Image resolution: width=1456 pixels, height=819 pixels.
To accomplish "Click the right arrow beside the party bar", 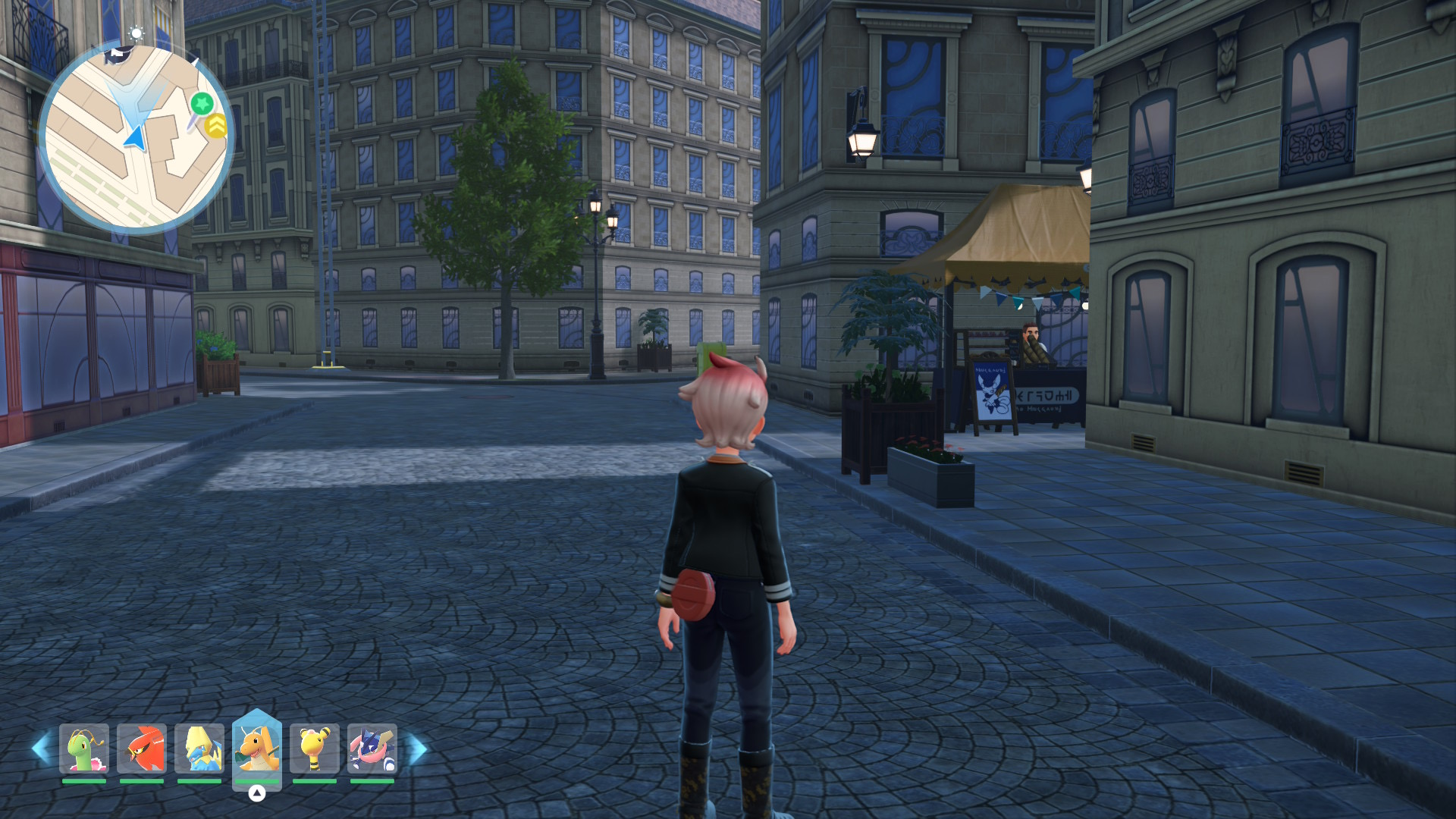I will pos(417,748).
